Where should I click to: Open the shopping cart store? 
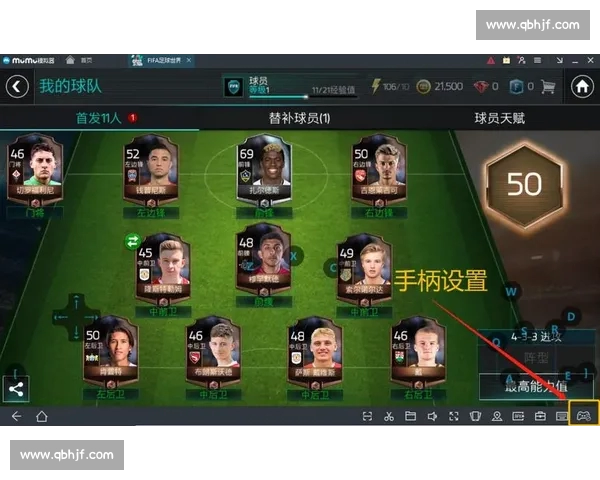[547, 87]
